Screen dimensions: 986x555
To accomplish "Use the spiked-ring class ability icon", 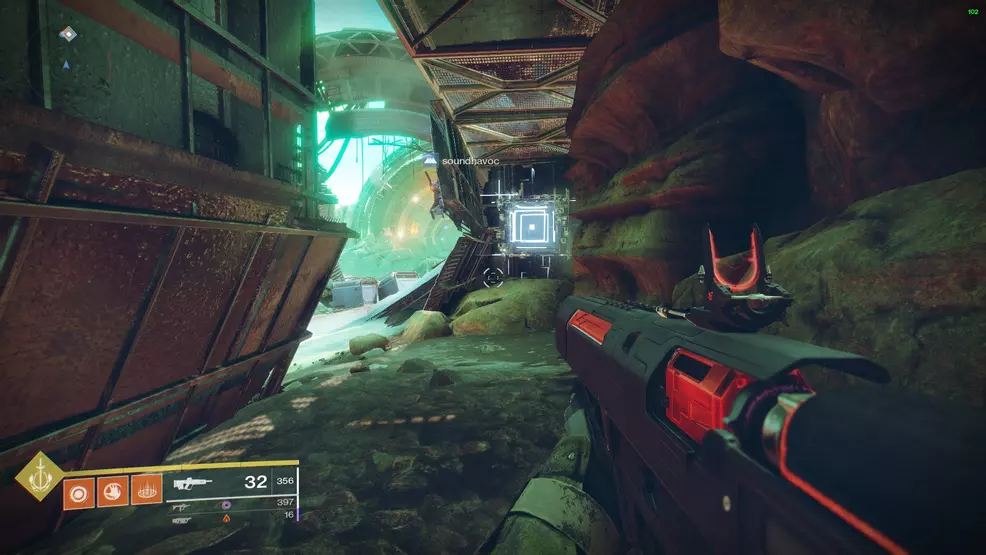I will pos(146,491).
